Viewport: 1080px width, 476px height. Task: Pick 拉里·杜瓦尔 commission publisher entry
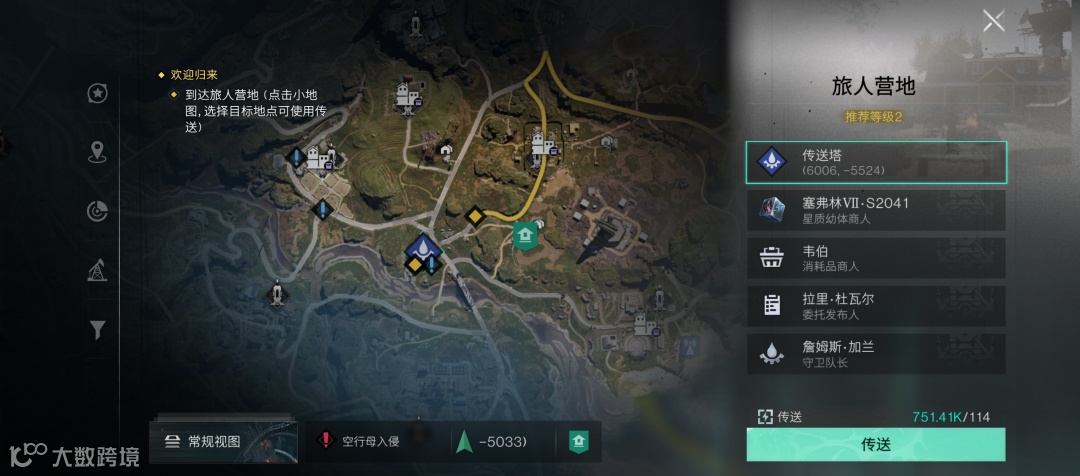876,306
